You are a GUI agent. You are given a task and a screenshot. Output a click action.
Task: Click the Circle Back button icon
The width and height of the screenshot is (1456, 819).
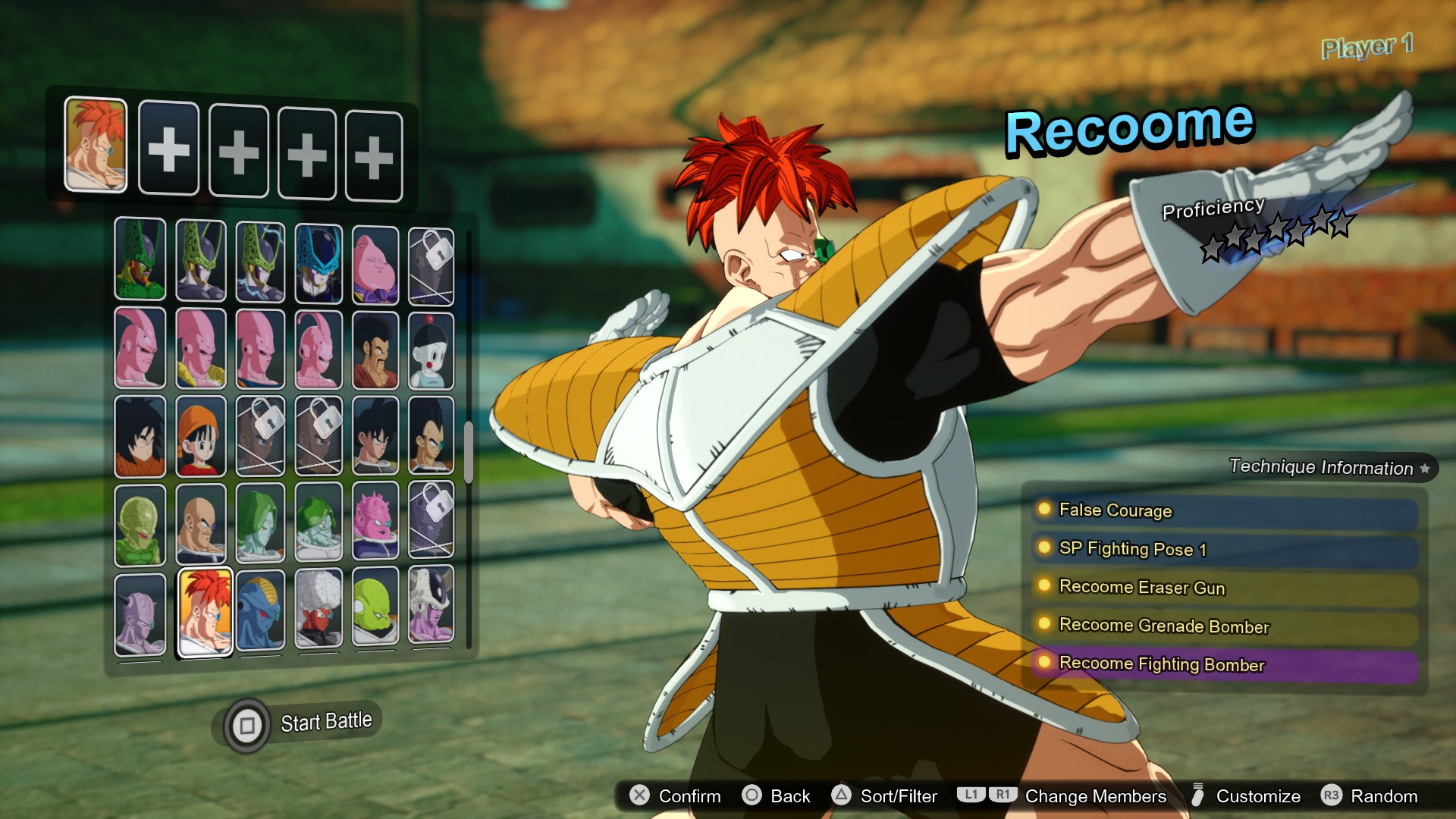[x=752, y=796]
